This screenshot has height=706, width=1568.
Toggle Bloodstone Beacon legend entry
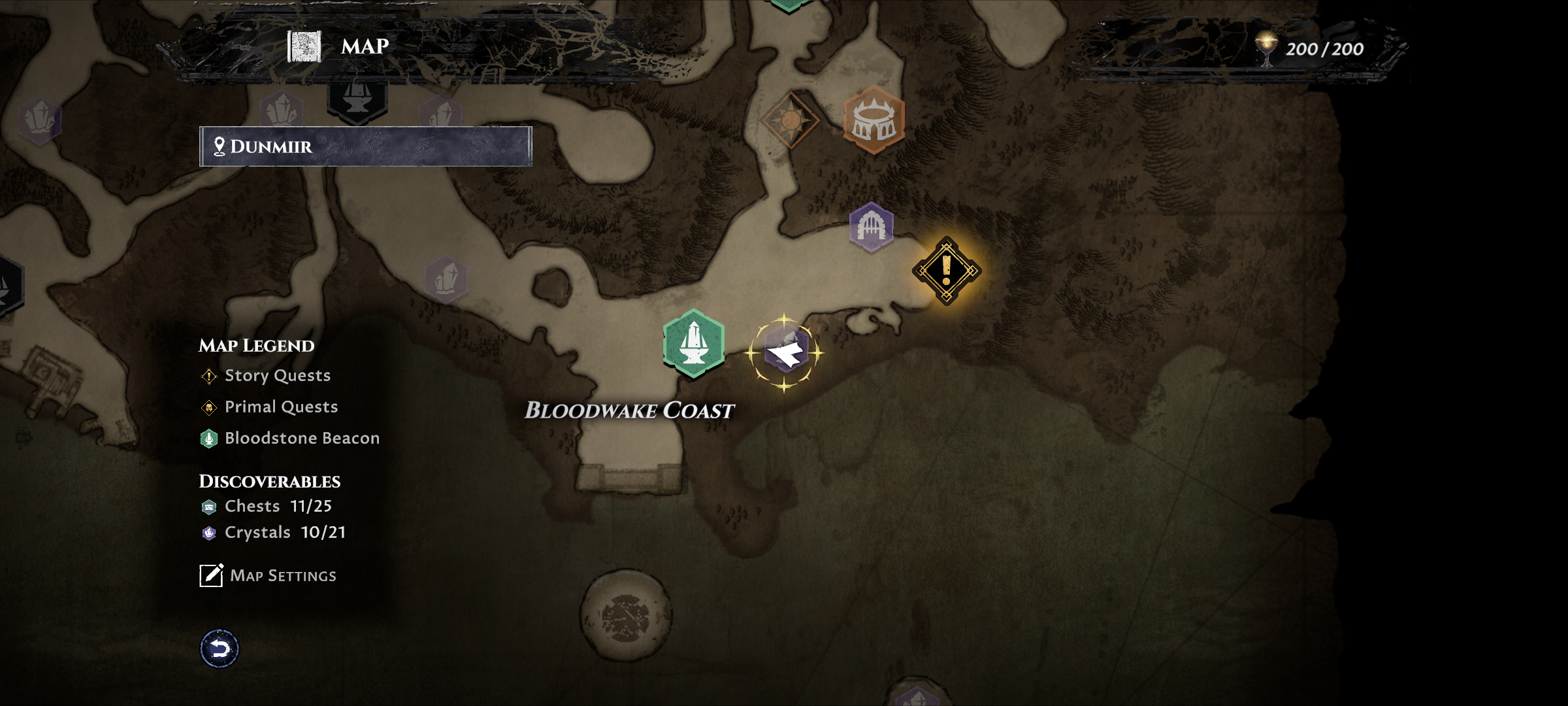click(x=301, y=439)
